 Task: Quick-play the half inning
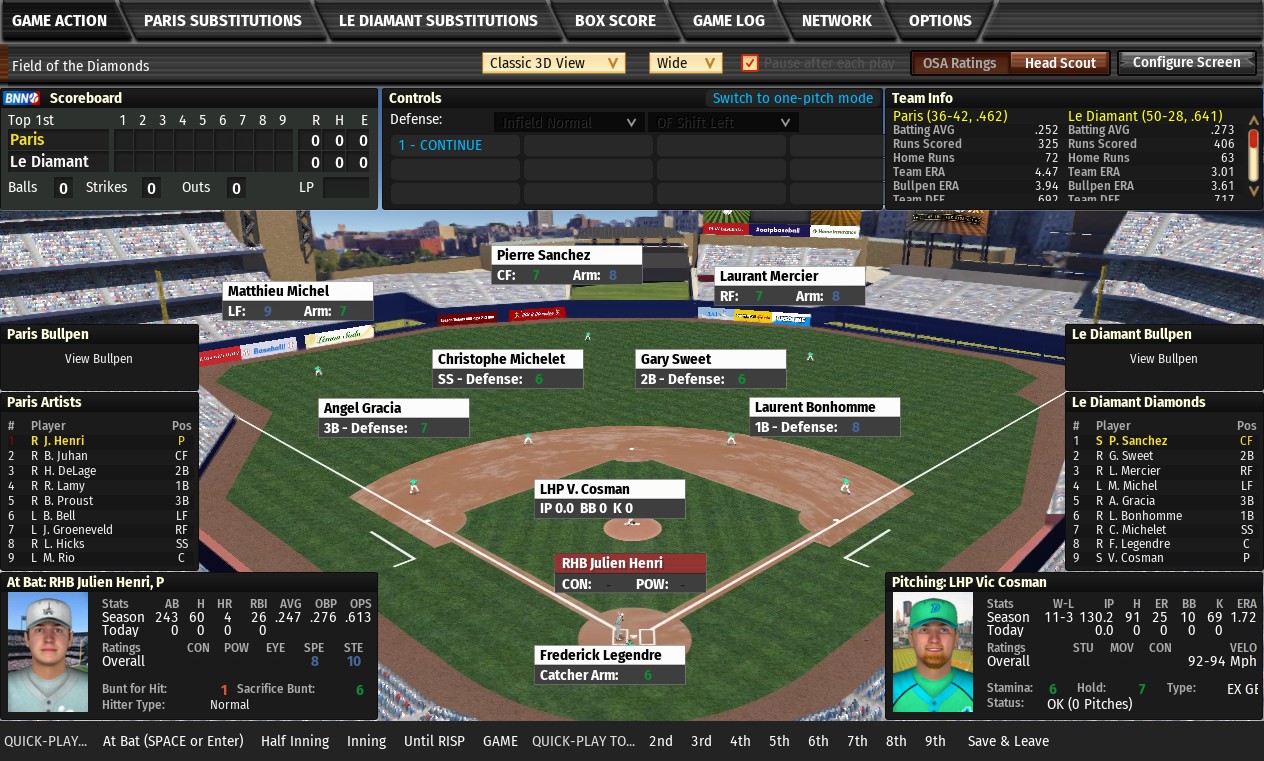(295, 741)
